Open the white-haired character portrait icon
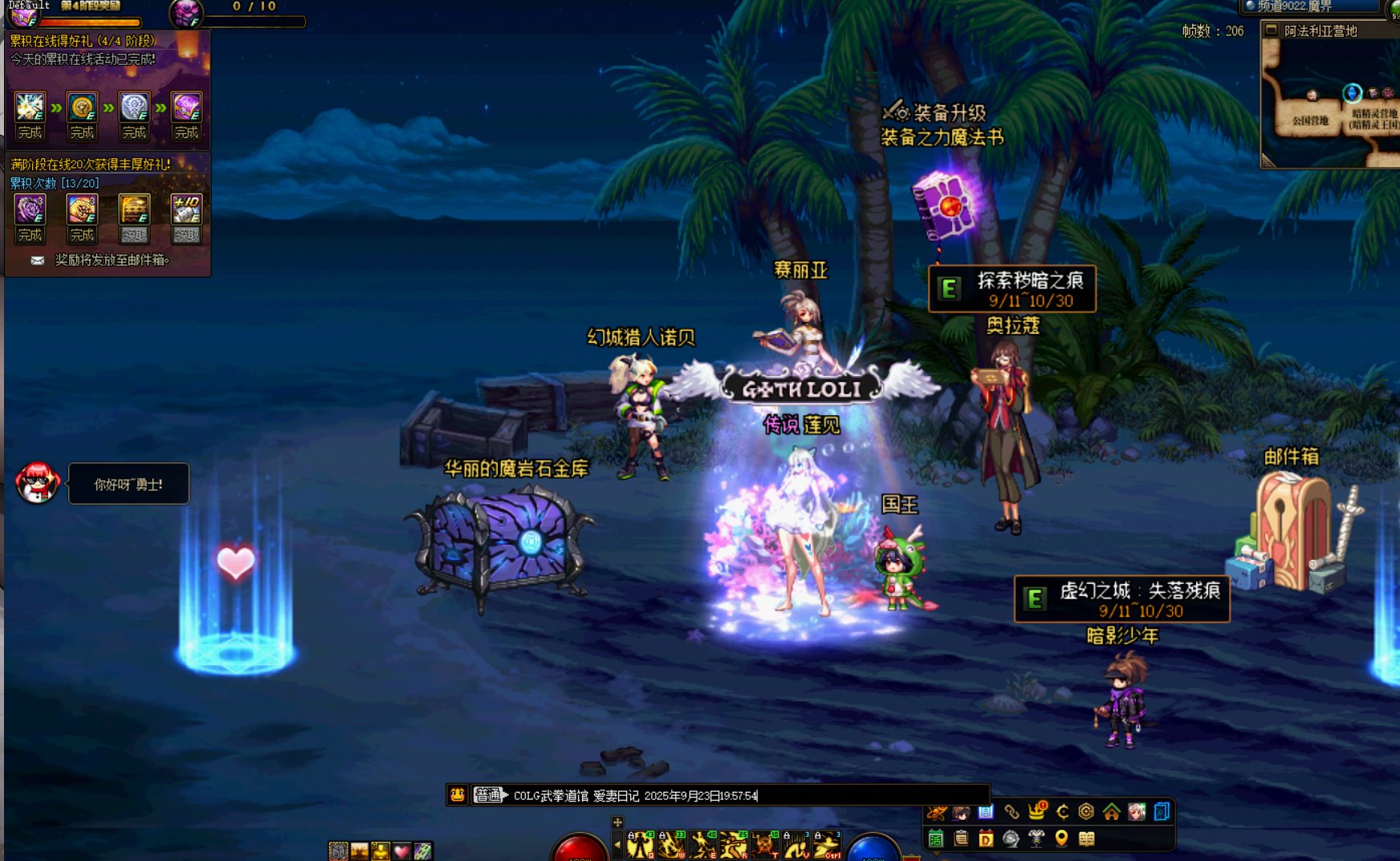The height and width of the screenshot is (861, 1400). point(1136,812)
